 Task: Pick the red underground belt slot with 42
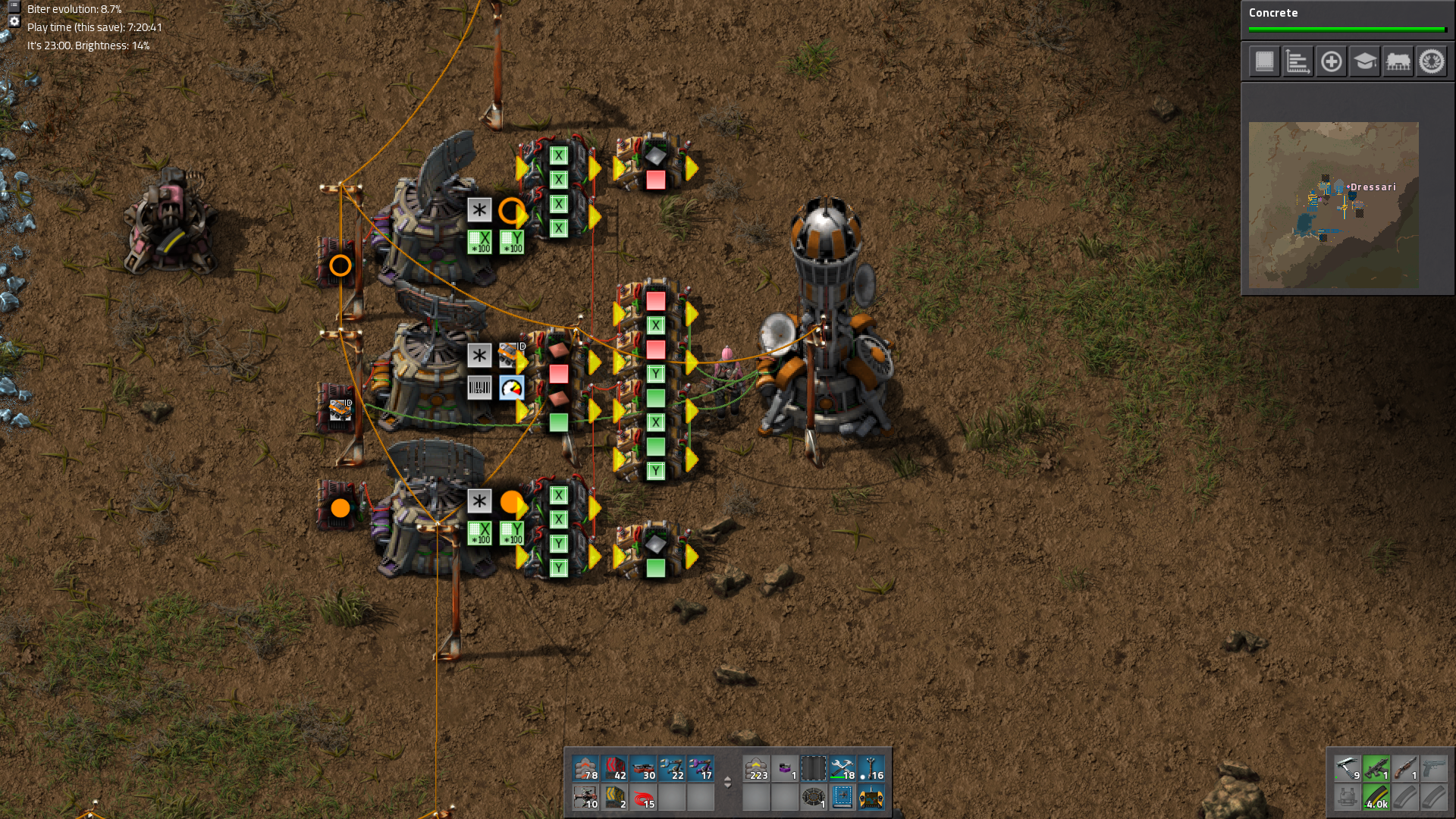614,768
